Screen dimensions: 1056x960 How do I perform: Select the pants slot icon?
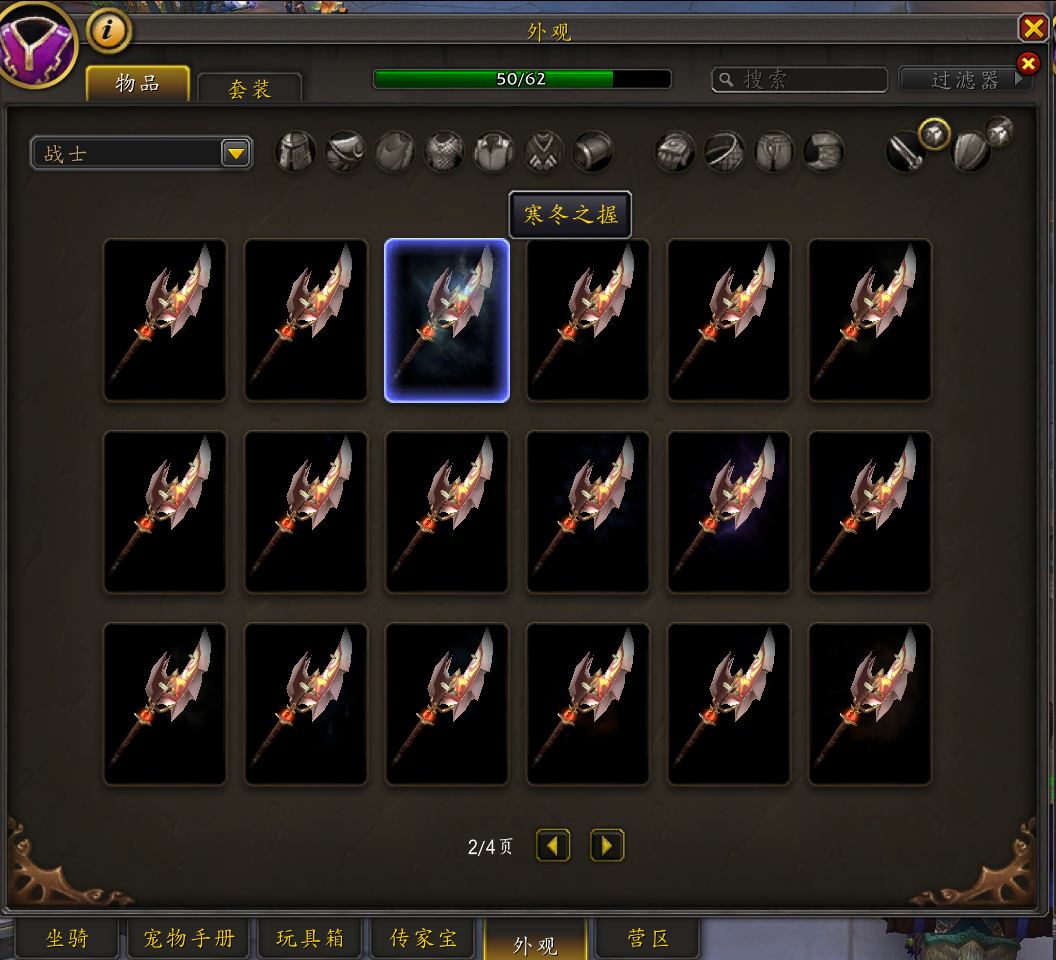[x=774, y=152]
